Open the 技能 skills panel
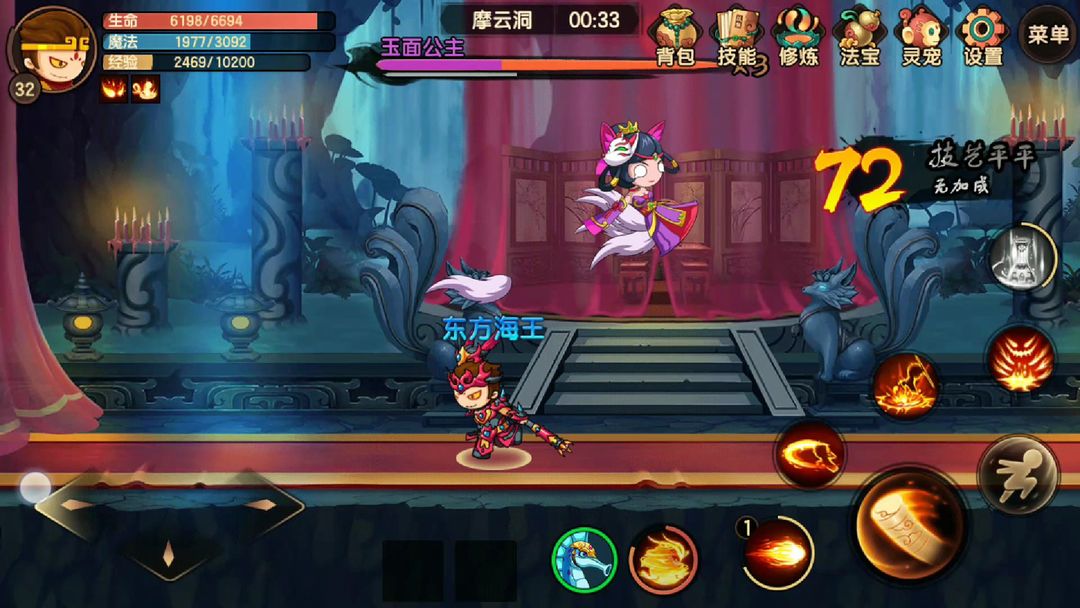This screenshot has height=608, width=1080. pyautogui.click(x=735, y=36)
